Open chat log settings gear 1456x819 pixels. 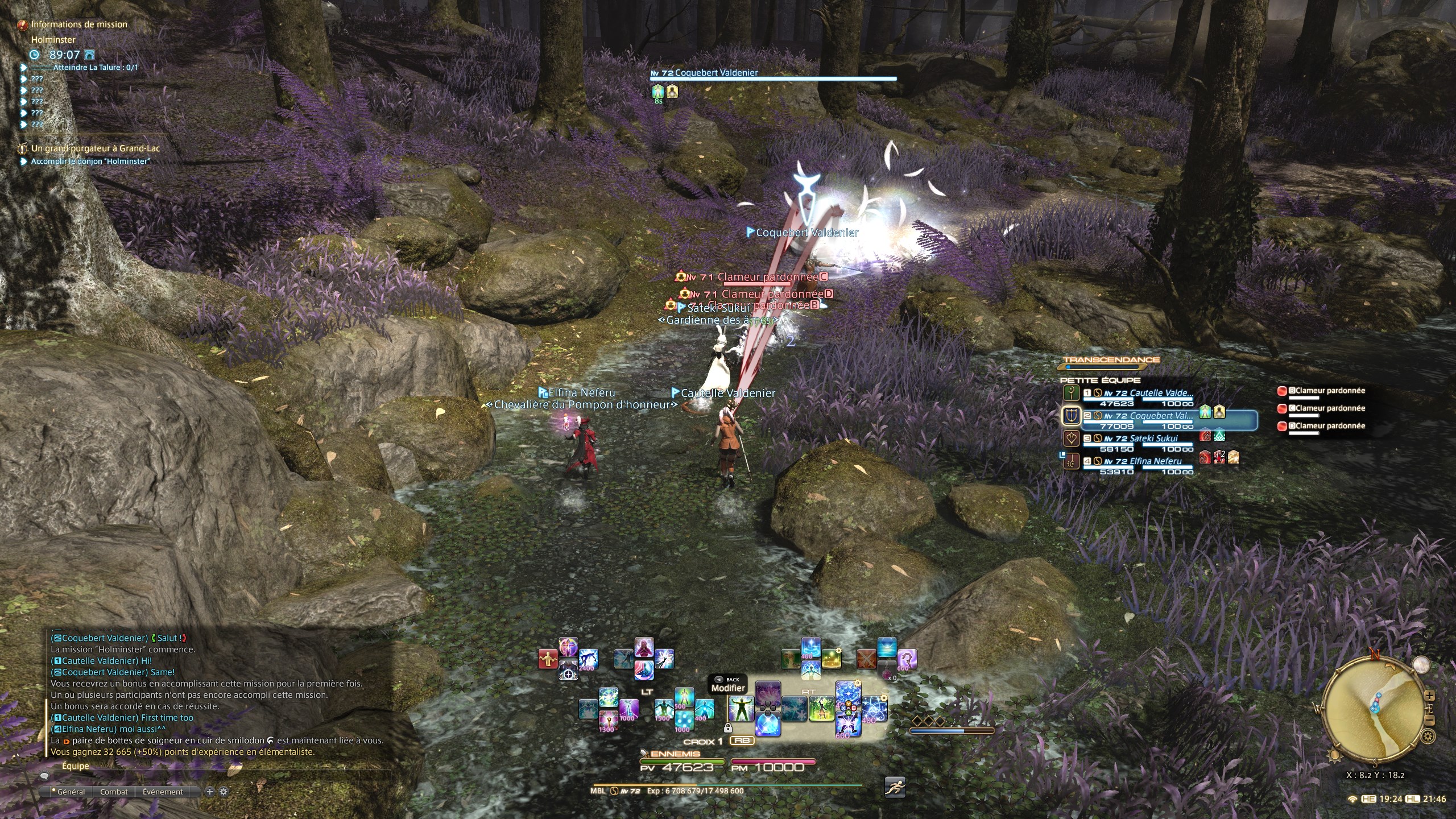click(224, 792)
